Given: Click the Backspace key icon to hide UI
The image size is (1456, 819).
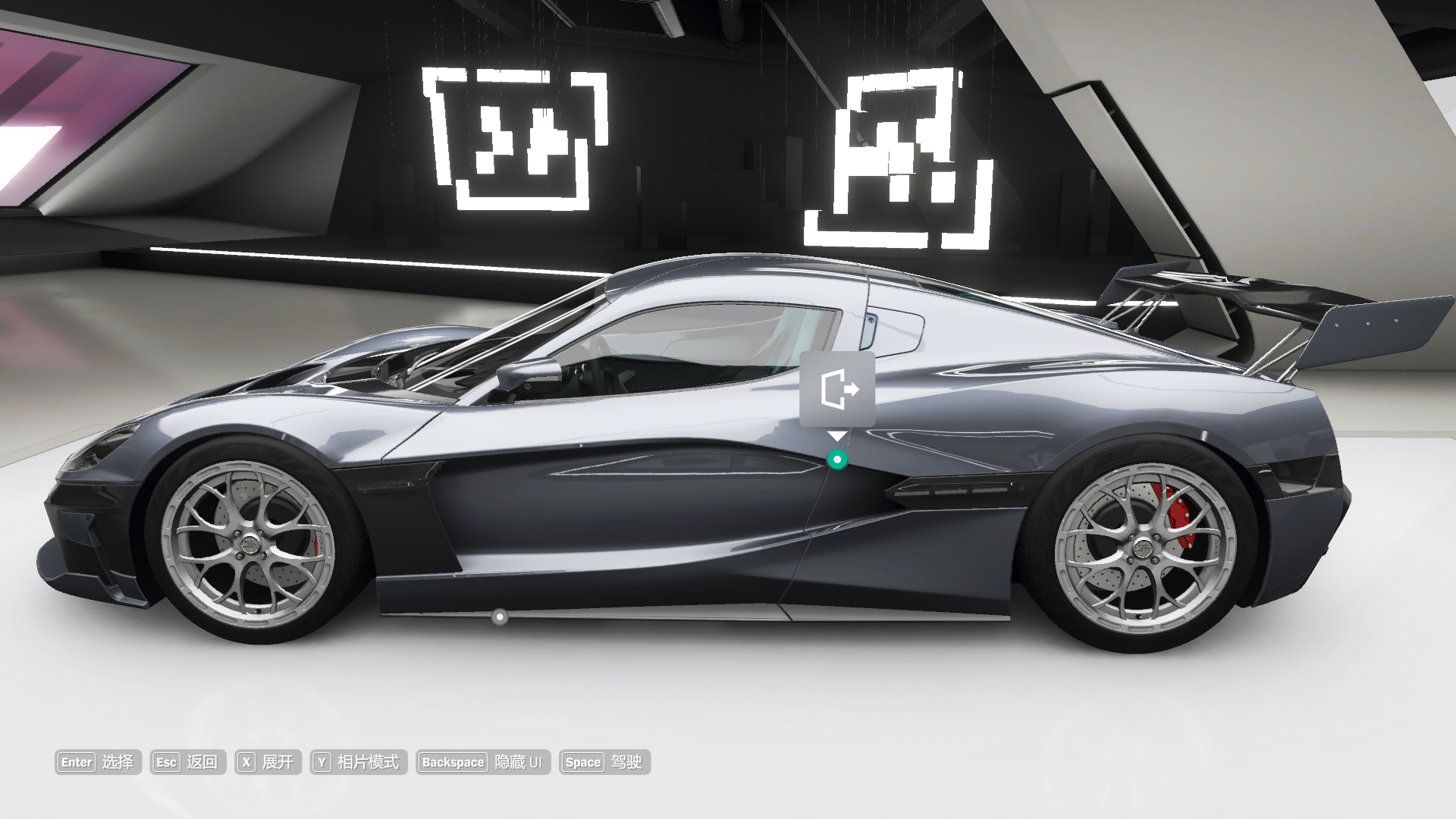Looking at the screenshot, I should (453, 763).
